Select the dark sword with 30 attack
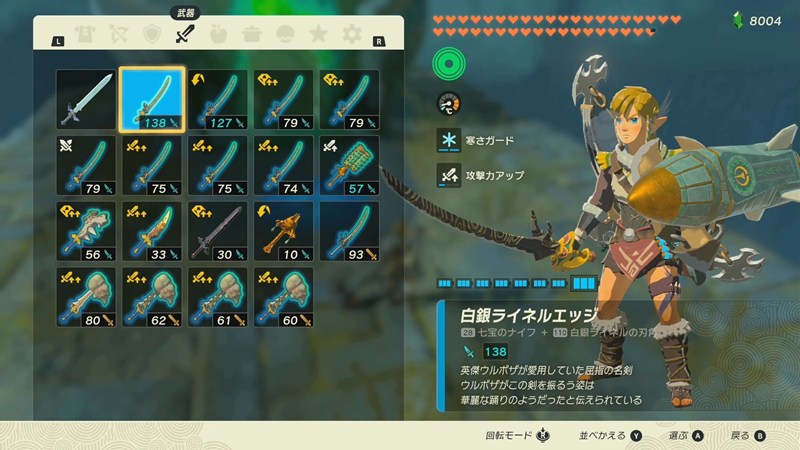The image size is (800, 450). coord(218,231)
